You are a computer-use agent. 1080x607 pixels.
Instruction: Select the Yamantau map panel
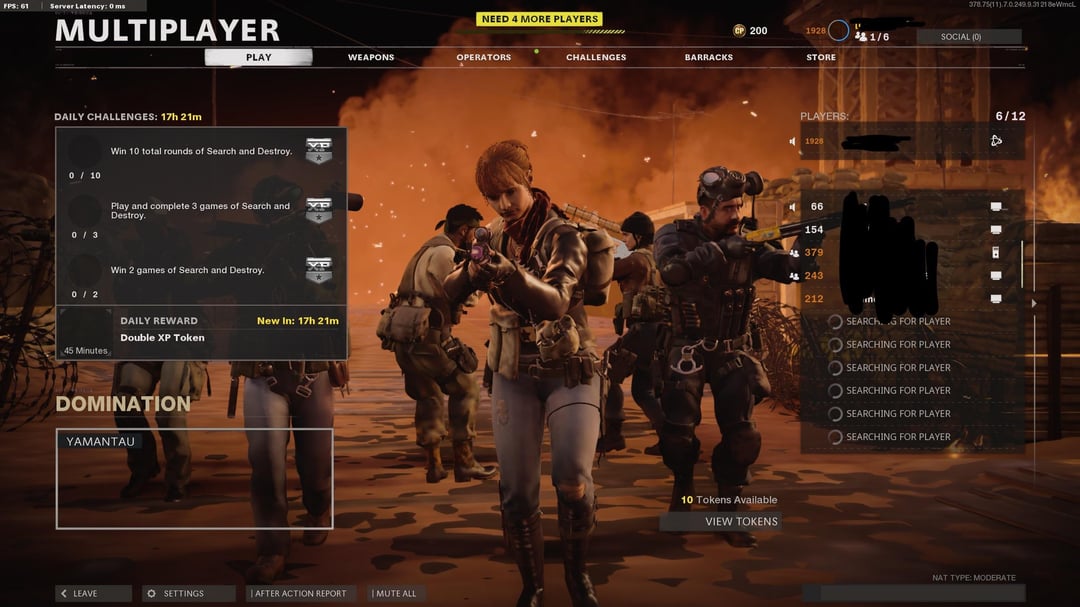click(x=194, y=479)
